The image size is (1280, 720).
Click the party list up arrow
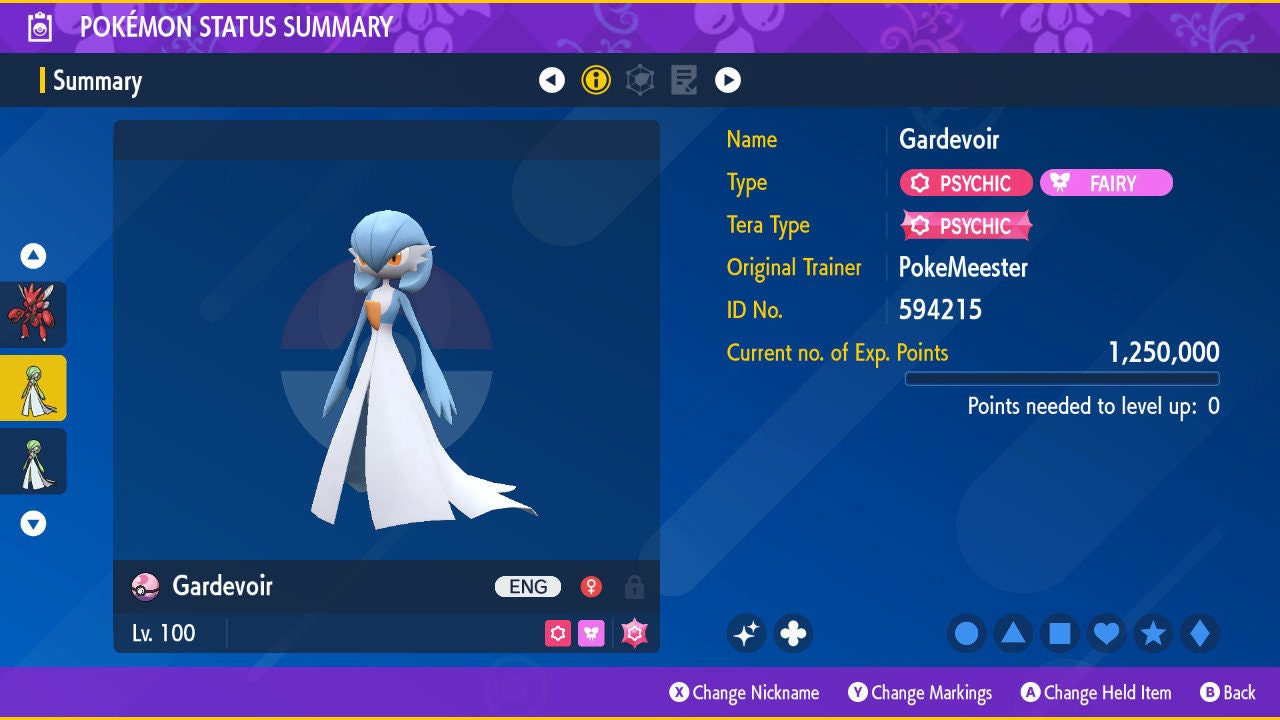click(x=33, y=256)
